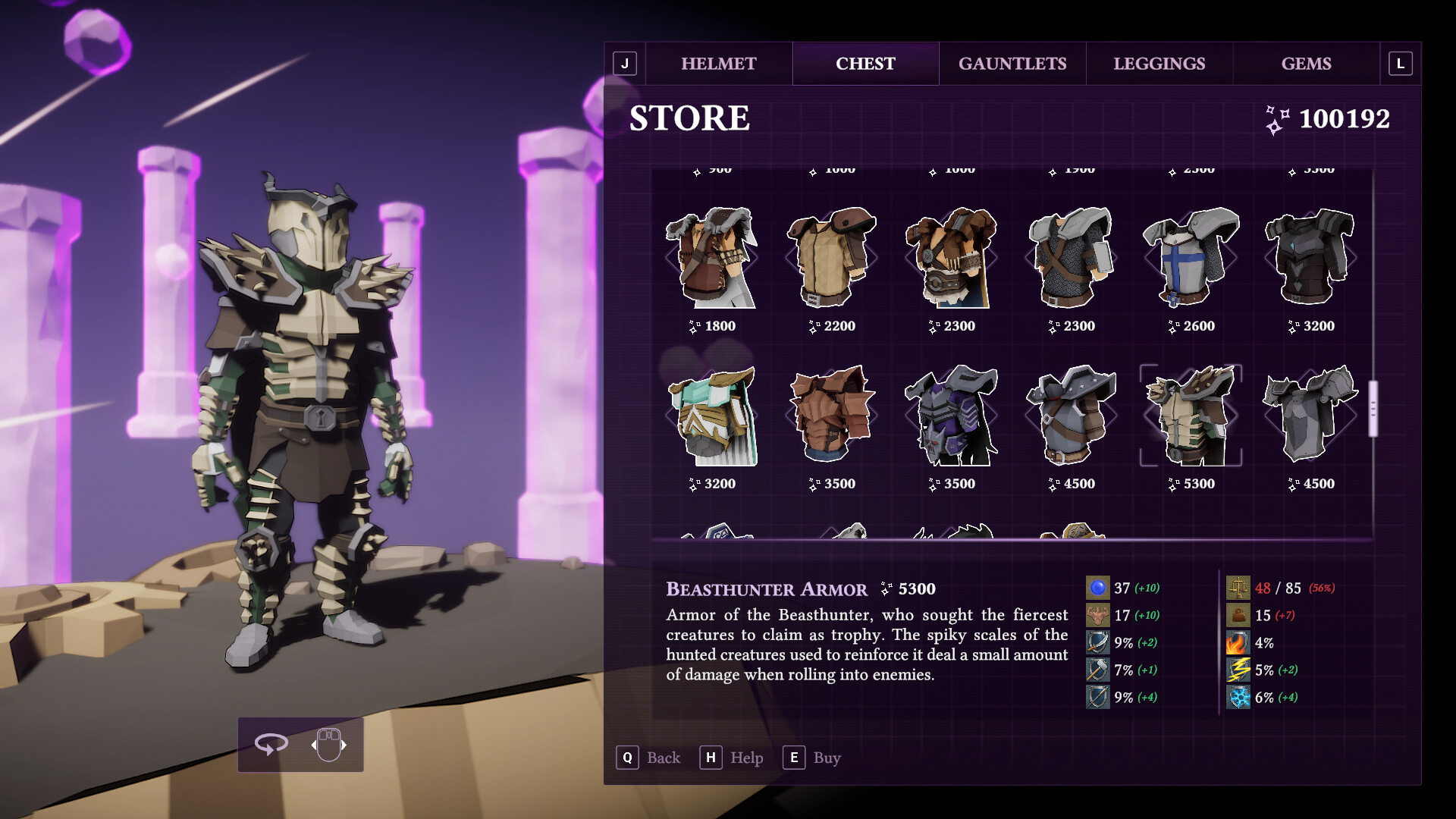The width and height of the screenshot is (1456, 819).
Task: Switch to the GAUNTLETS tab
Action: 1013,64
